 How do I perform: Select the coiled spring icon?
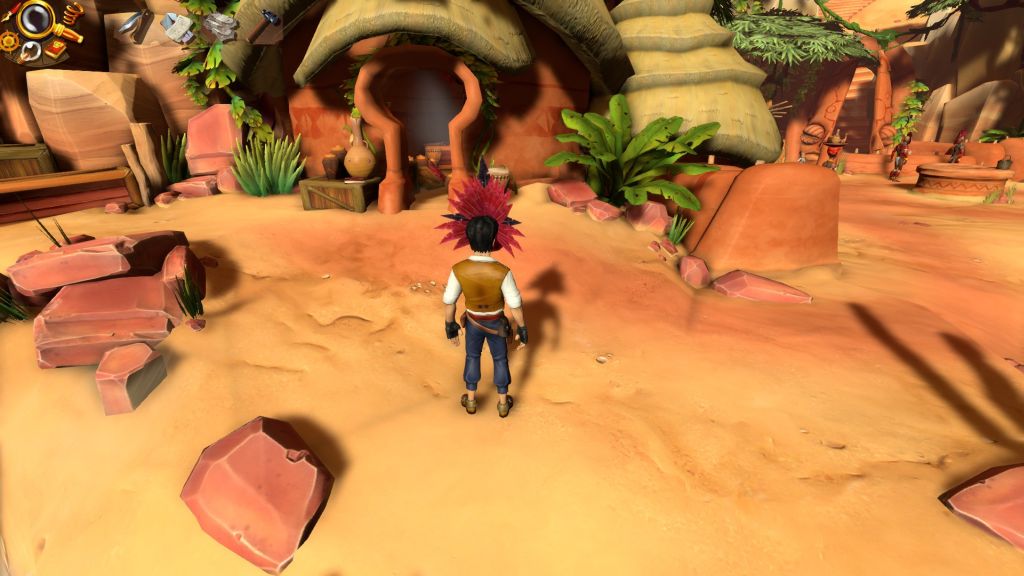72,14
